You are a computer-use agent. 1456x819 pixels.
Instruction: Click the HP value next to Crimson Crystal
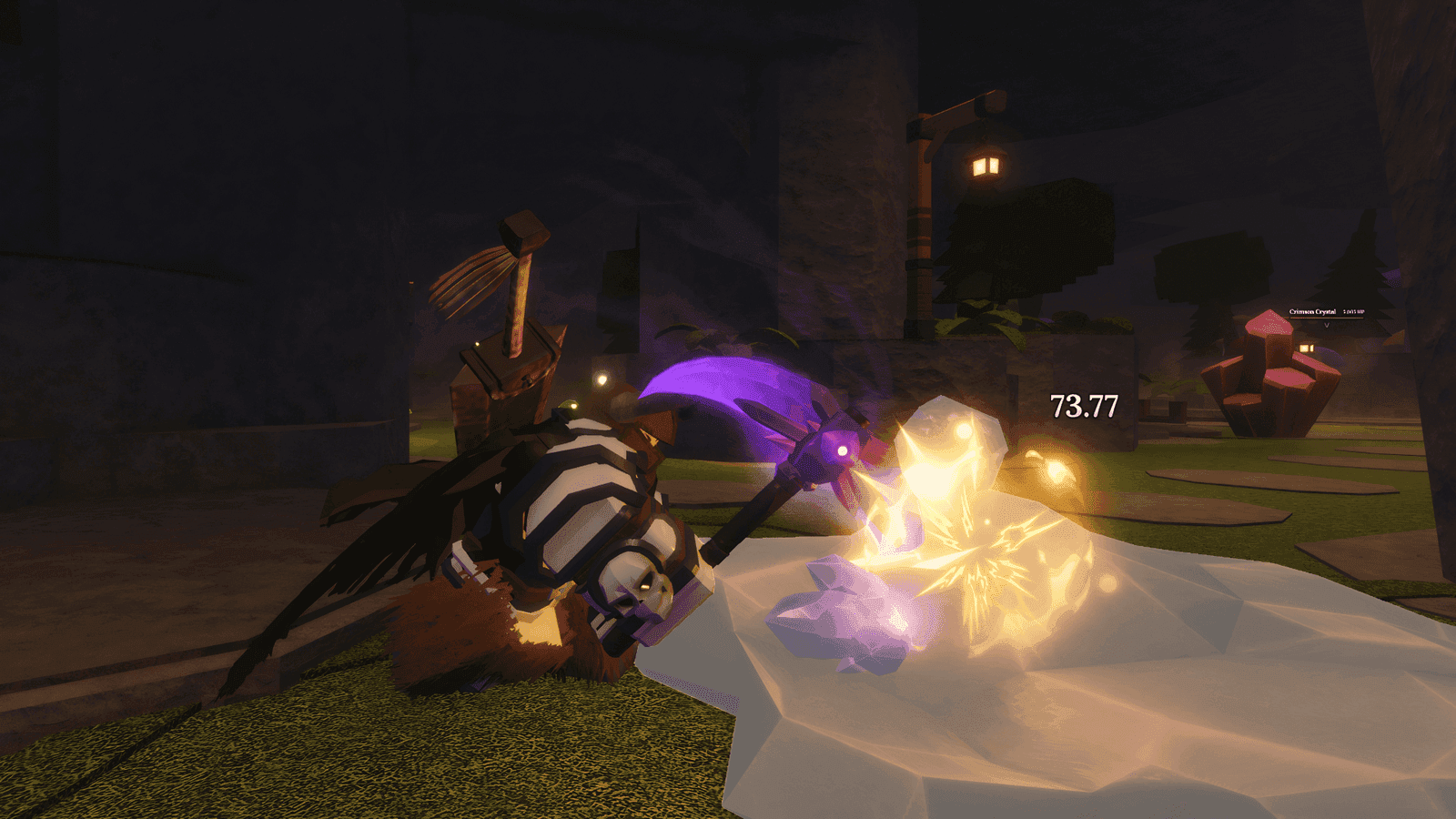(1354, 311)
